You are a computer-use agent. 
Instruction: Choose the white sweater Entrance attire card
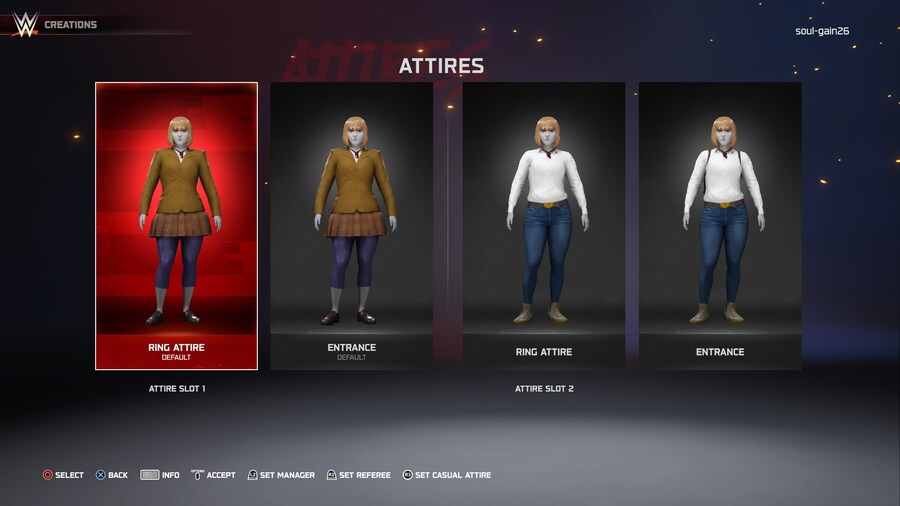tap(720, 226)
